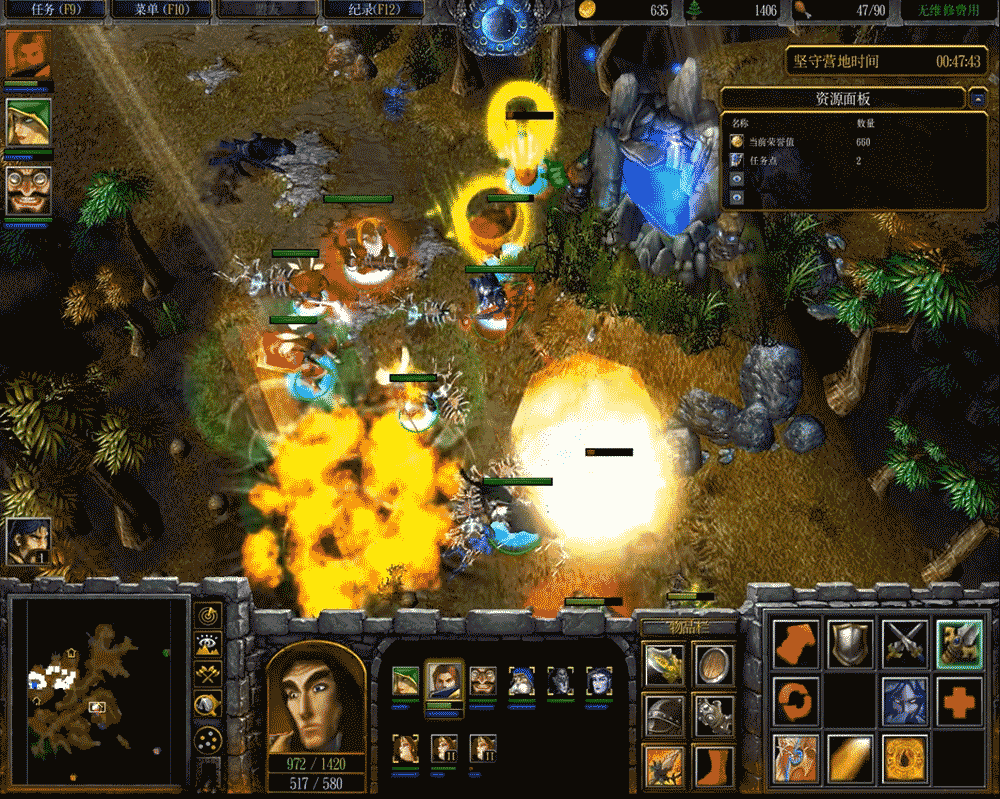1000x799 pixels.
Task: Select the white-bearded mage in unit group
Action: pyautogui.click(x=522, y=682)
